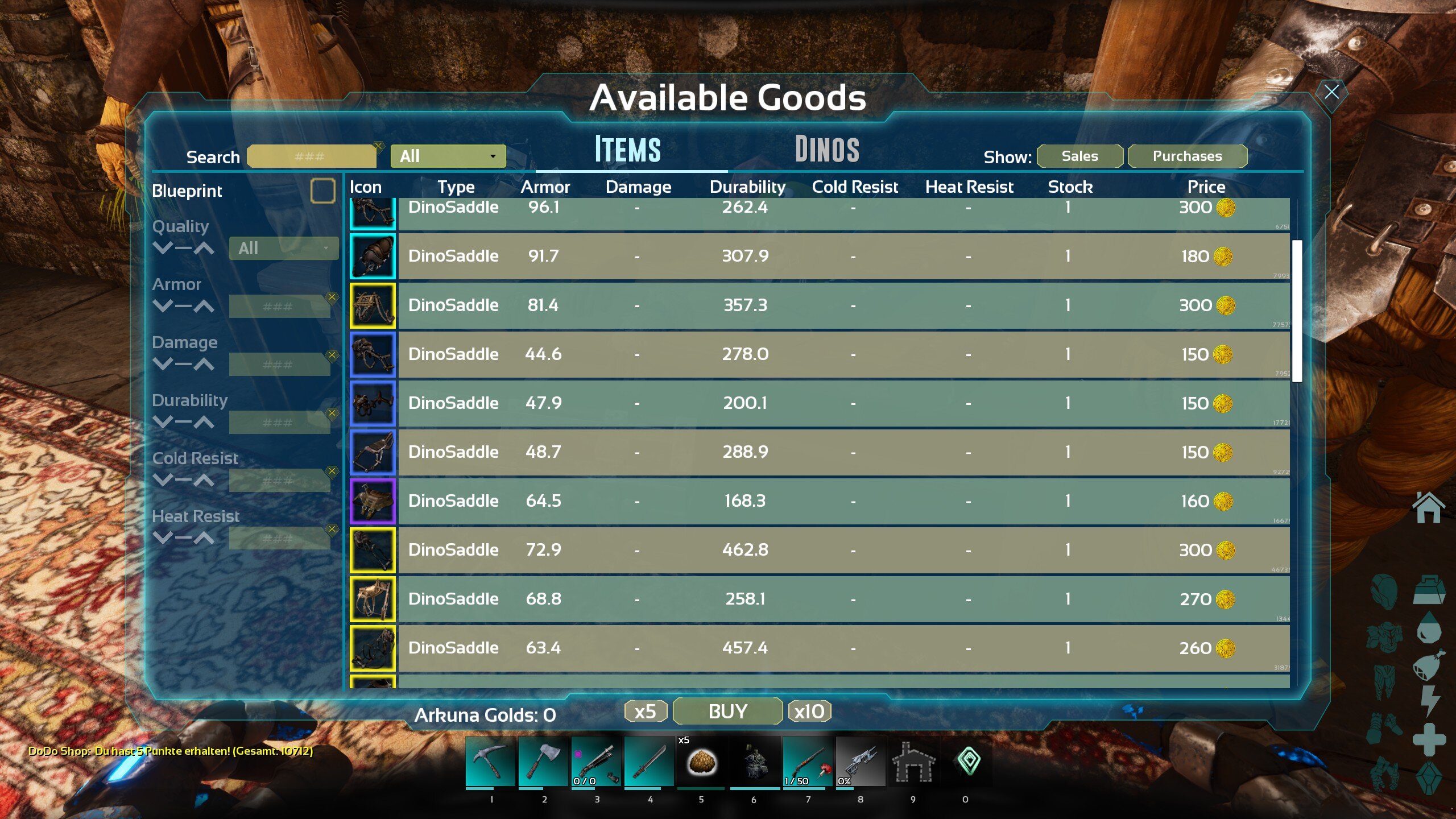The height and width of the screenshot is (819, 1456).
Task: Select the pickaxe in hotbar slot 1
Action: pos(490,762)
